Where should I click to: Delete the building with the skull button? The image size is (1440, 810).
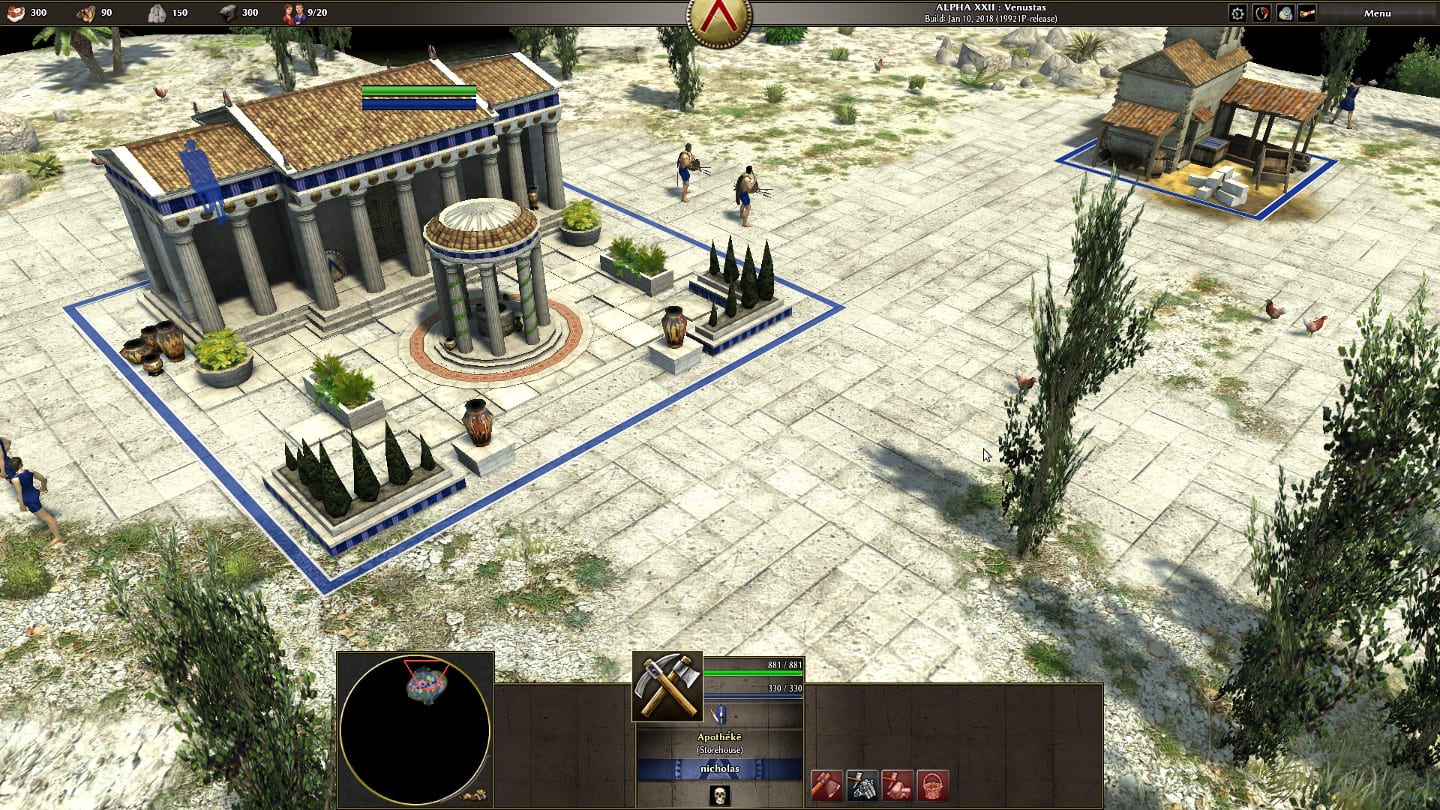[719, 795]
